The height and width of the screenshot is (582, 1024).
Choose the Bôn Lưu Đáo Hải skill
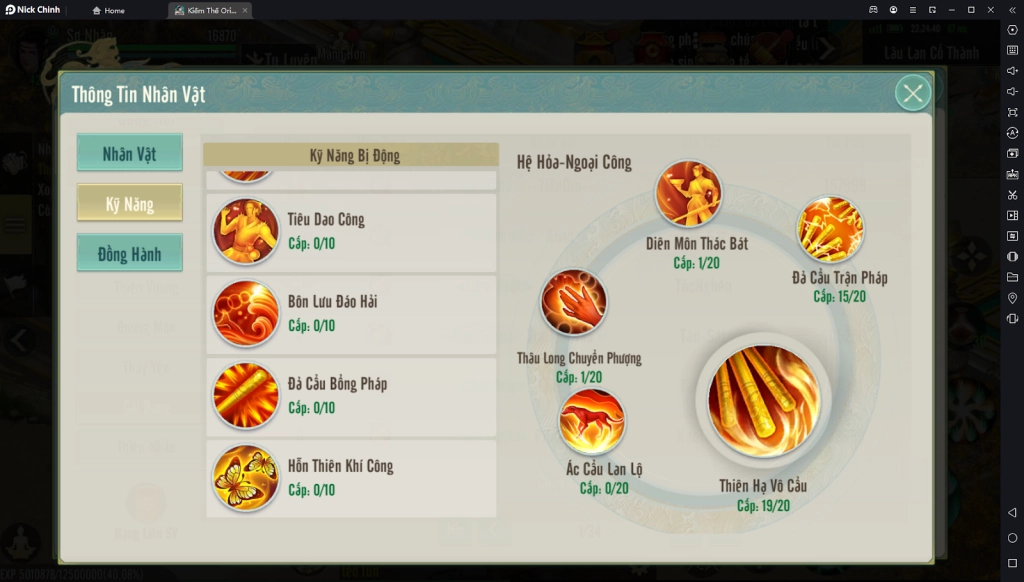pyautogui.click(x=246, y=313)
